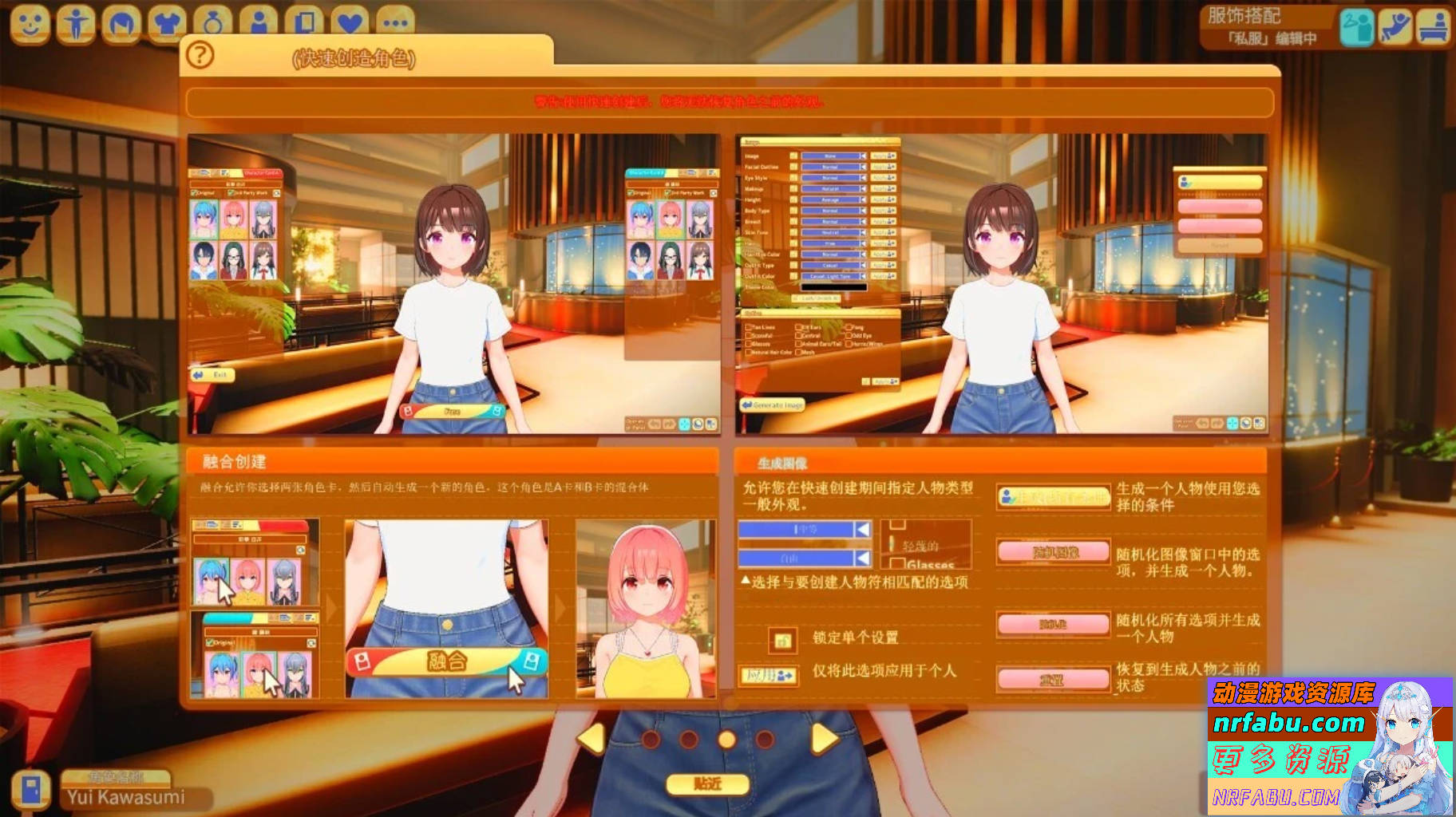Image resolution: width=1456 pixels, height=817 pixels.
Task: Open the Outfit Type dropdown showing Casual
Action: coord(829,265)
